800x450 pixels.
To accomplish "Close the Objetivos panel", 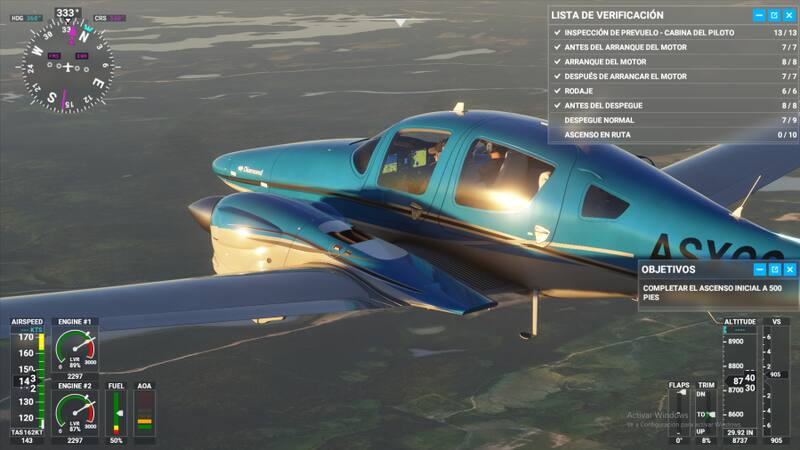I will coord(789,269).
